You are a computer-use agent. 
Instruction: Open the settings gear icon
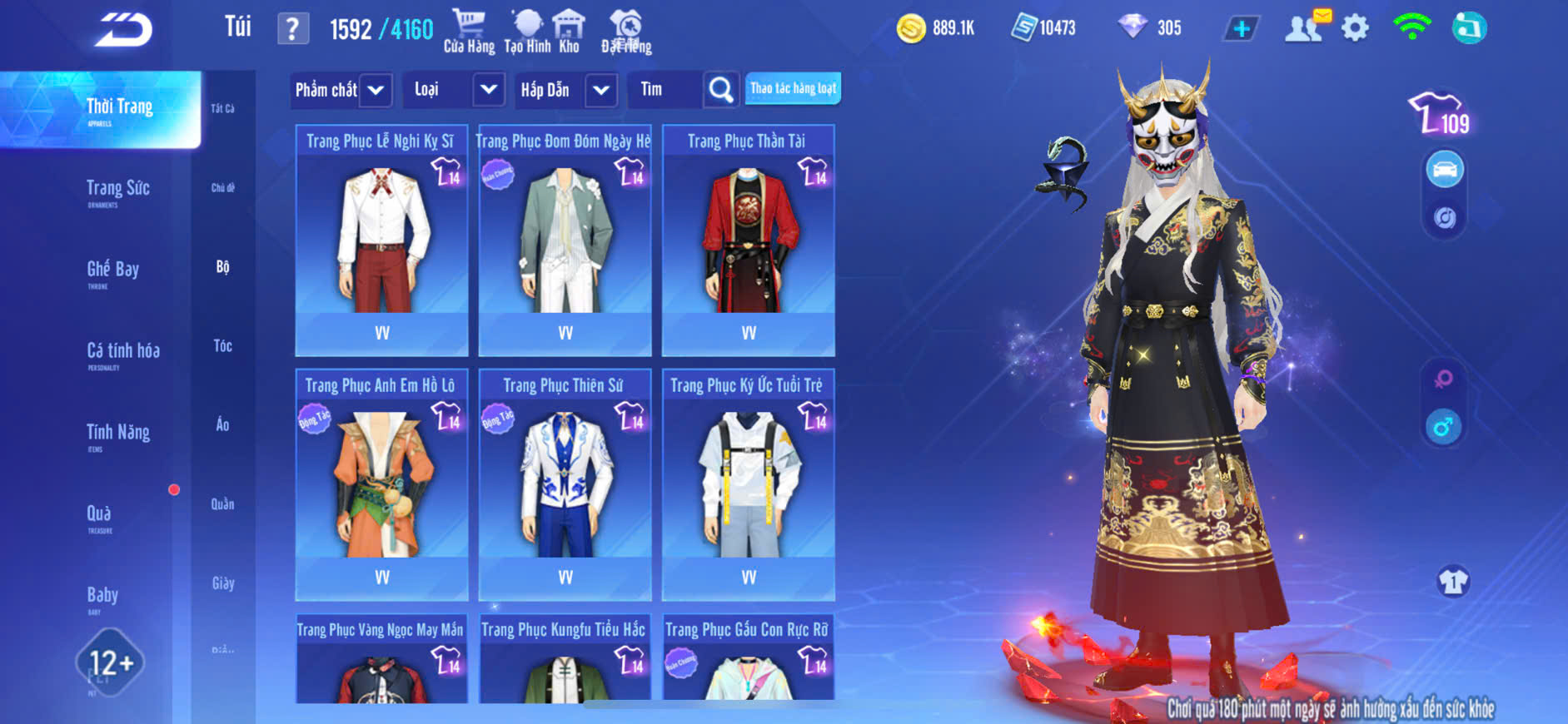tap(1355, 29)
